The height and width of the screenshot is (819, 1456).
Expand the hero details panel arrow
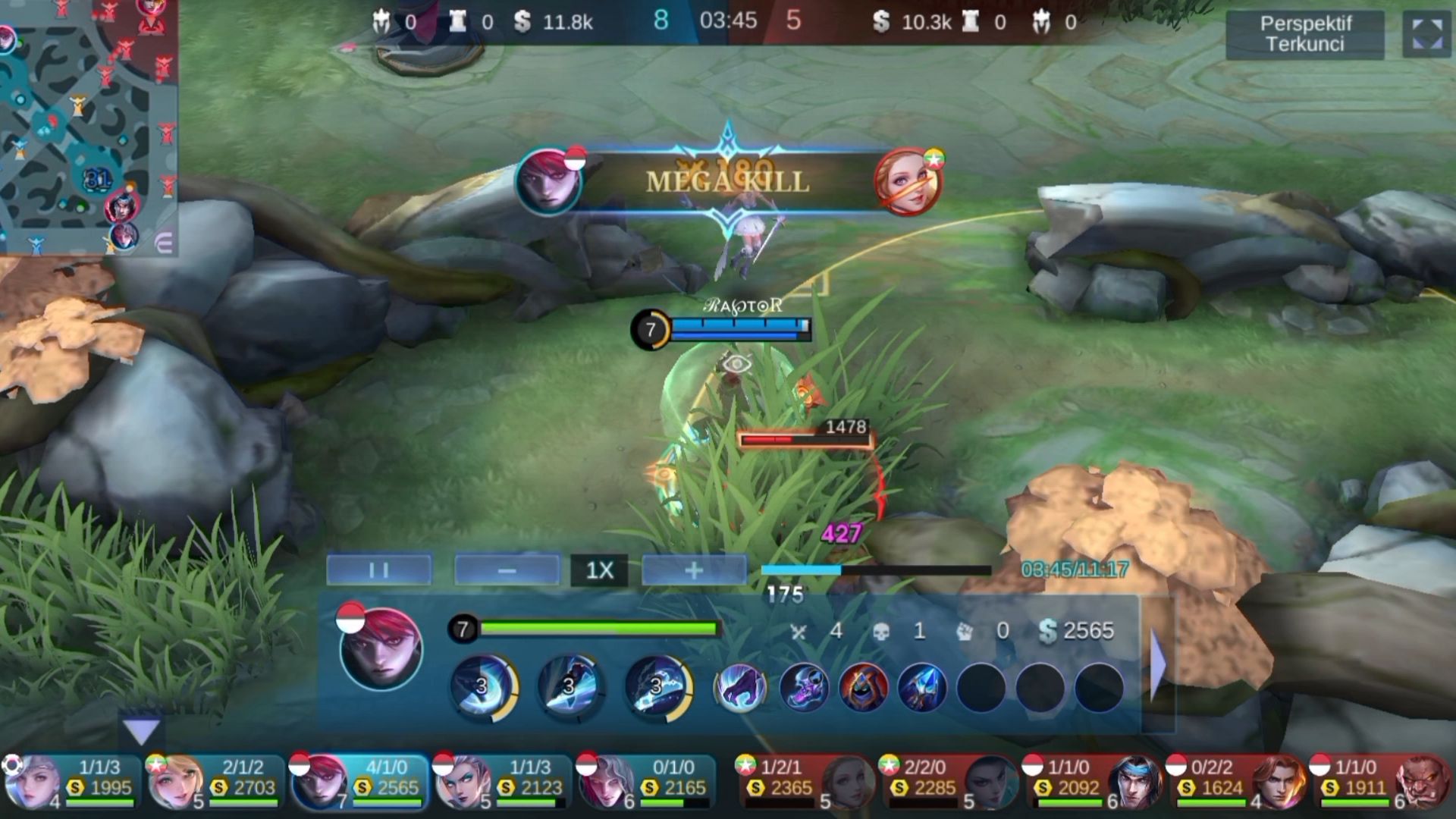pos(1158,665)
